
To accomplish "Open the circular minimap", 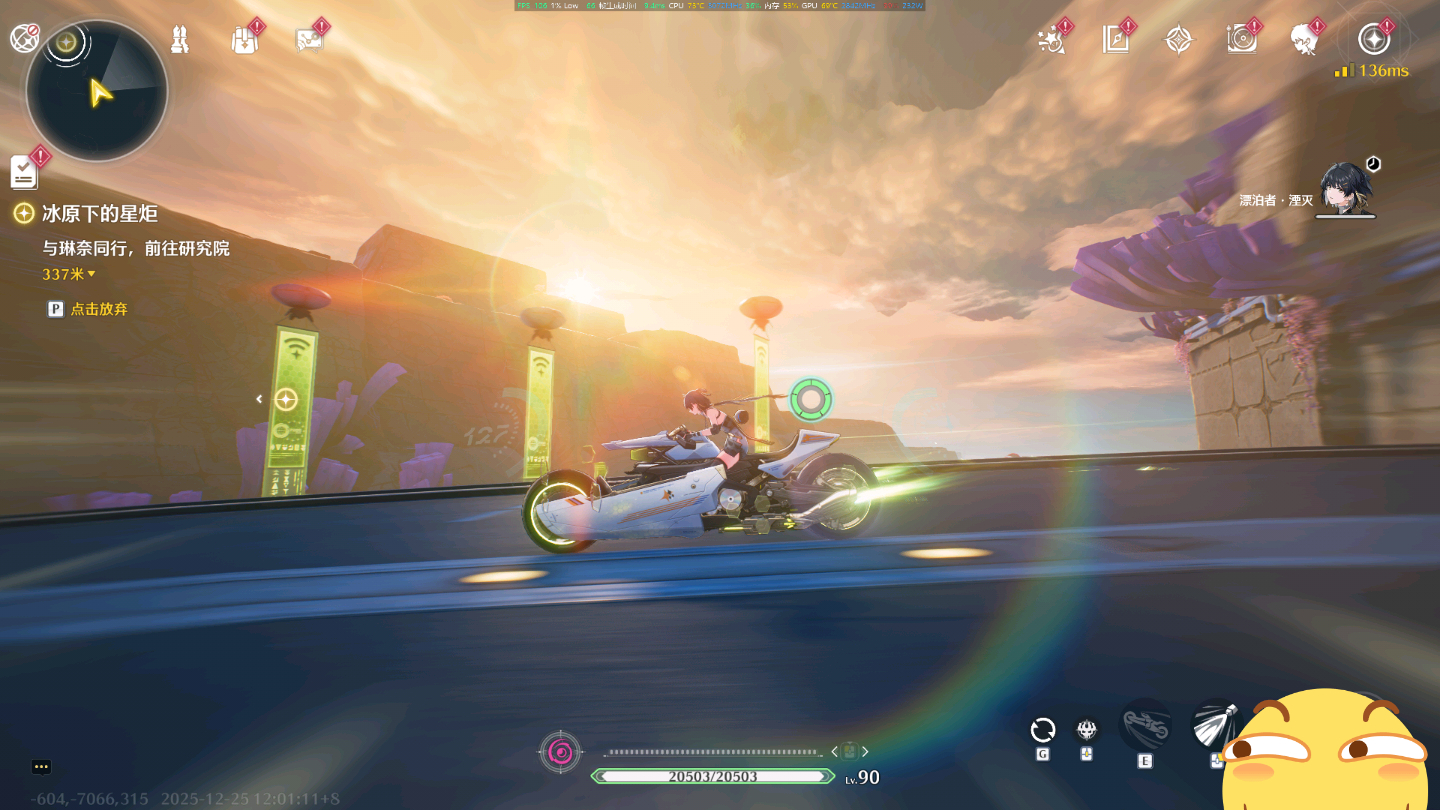I will coord(97,91).
